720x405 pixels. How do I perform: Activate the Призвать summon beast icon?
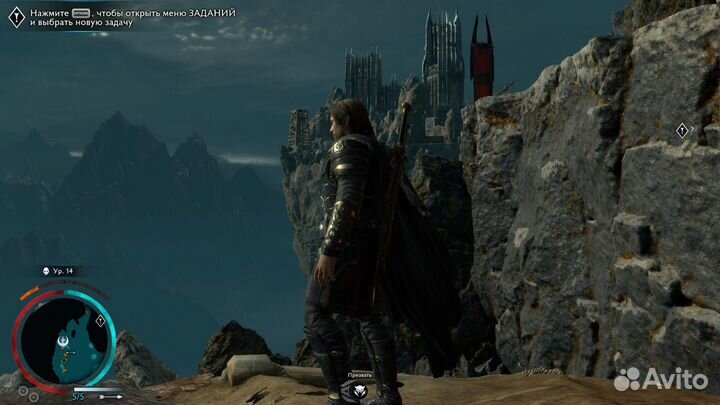pyautogui.click(x=360, y=392)
